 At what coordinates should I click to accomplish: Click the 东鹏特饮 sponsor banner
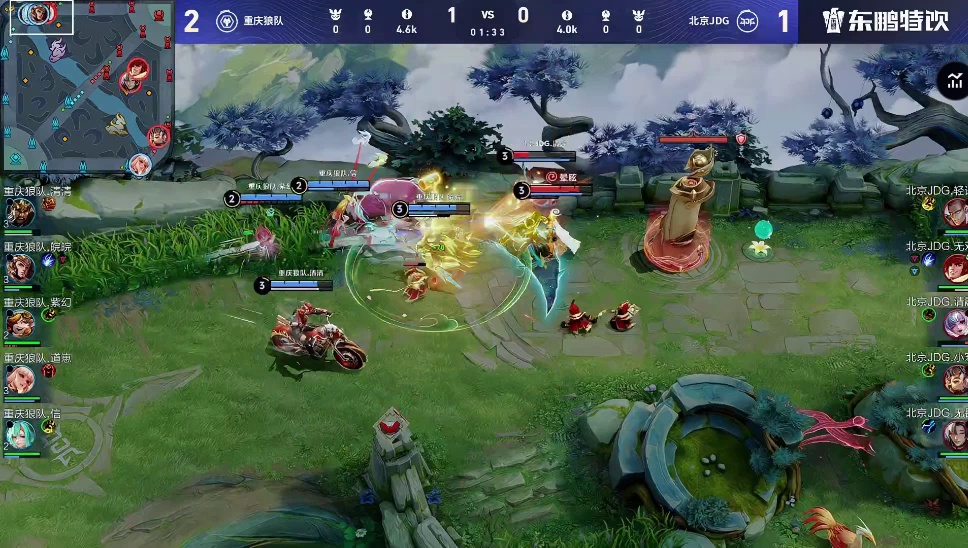point(884,21)
